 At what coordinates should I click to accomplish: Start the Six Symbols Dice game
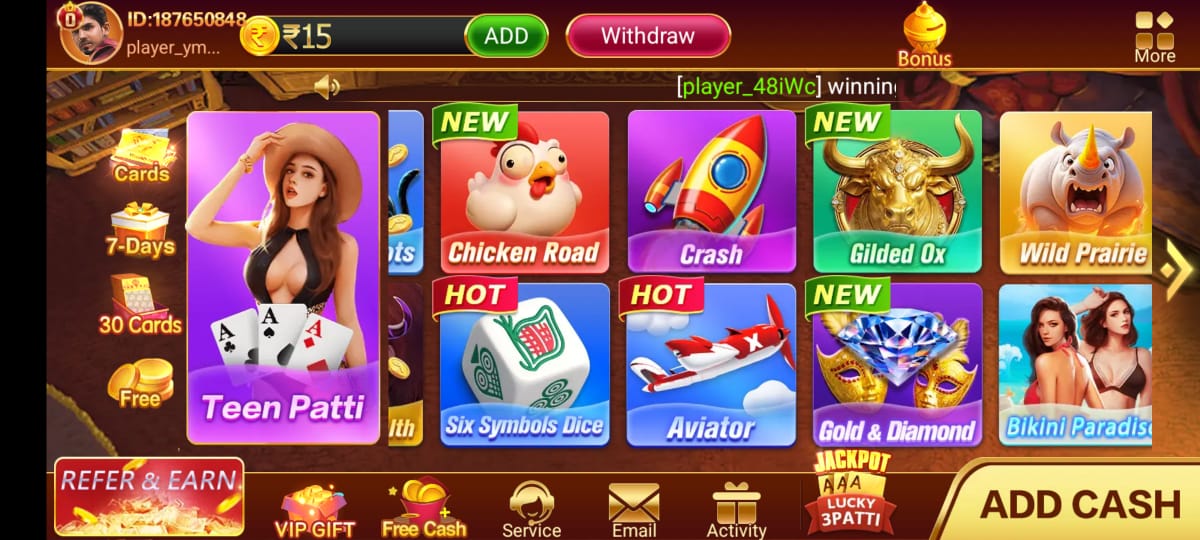tap(524, 364)
